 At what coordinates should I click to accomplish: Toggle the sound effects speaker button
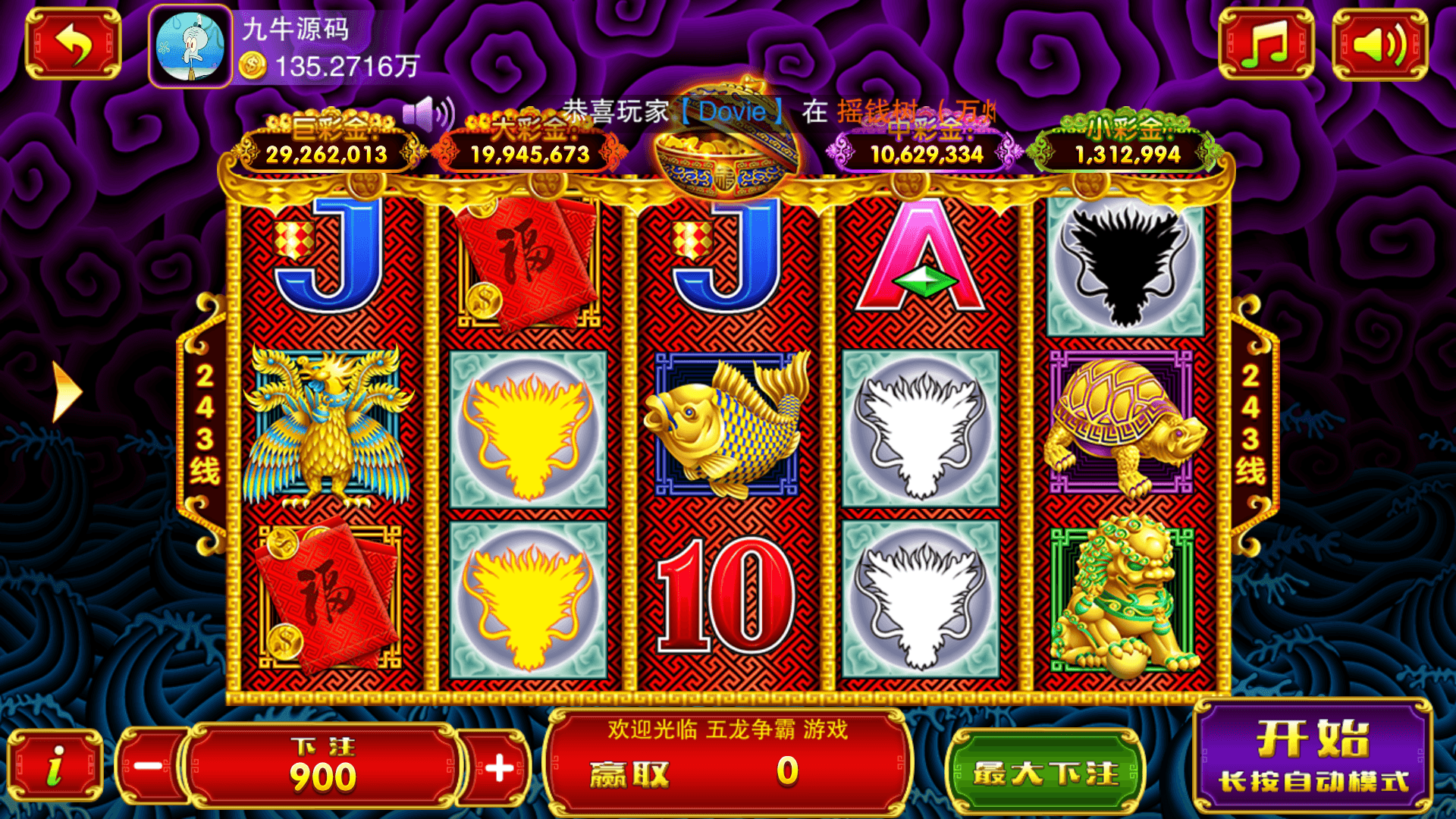1379,44
